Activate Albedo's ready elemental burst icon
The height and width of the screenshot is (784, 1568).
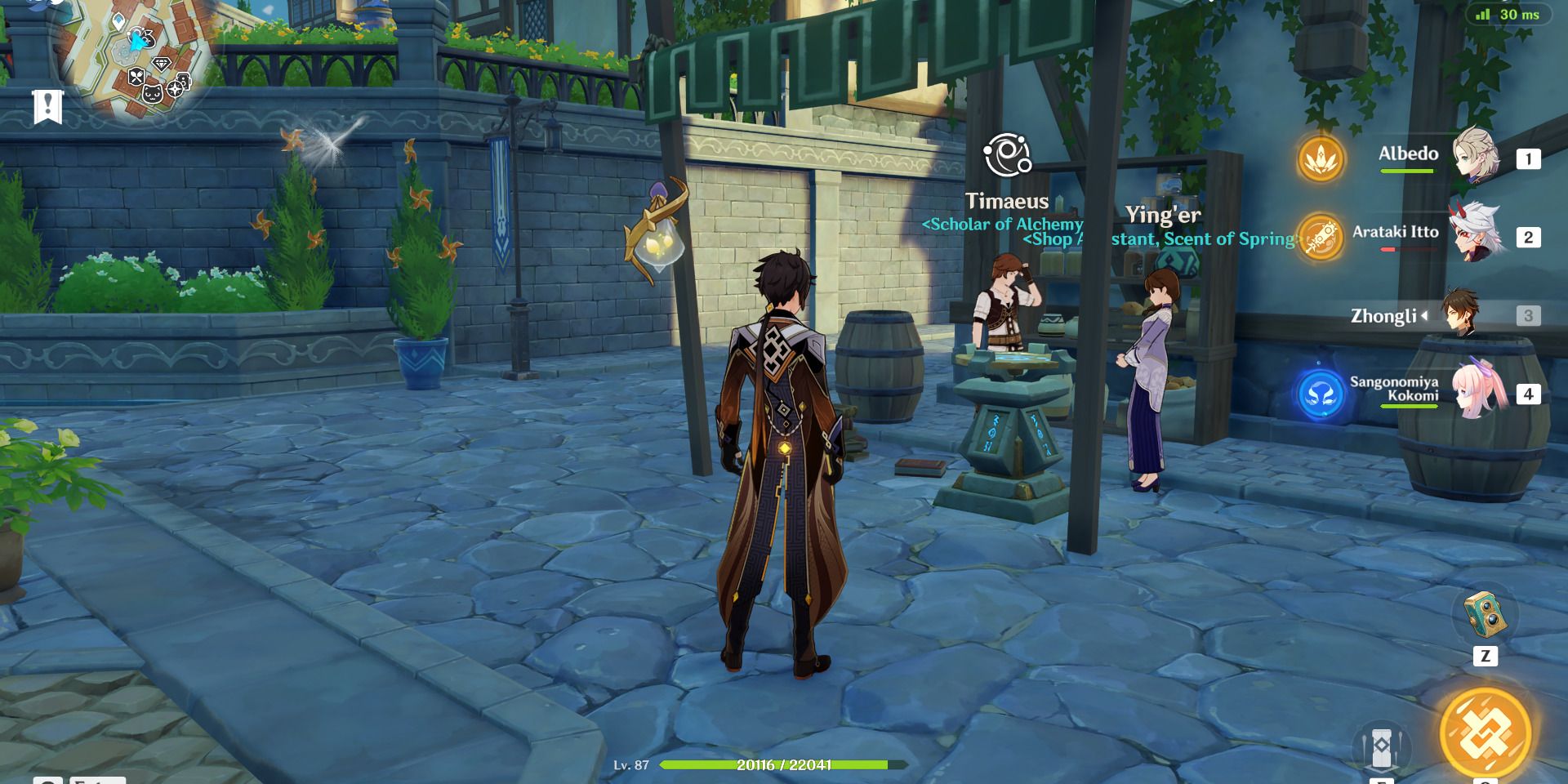1320,159
